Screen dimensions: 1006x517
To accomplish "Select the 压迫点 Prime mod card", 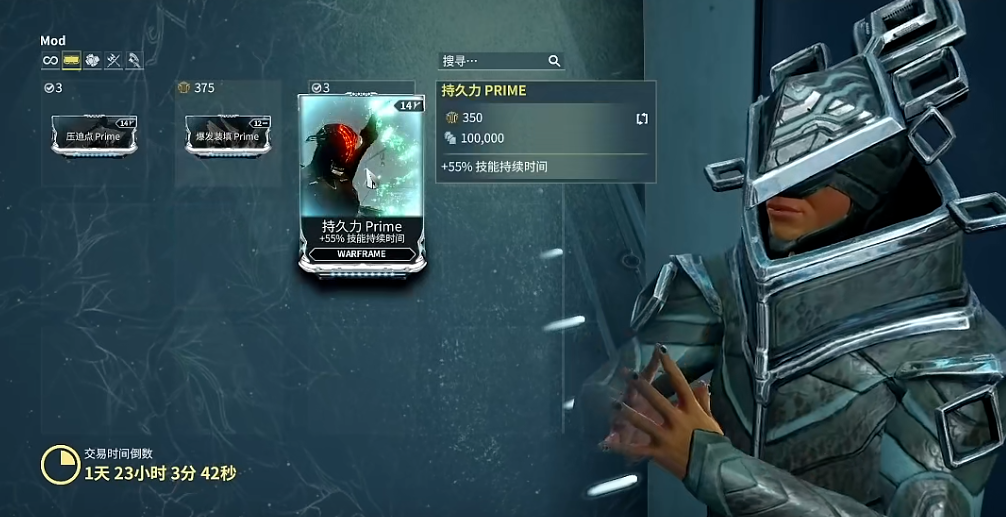I will 94,134.
